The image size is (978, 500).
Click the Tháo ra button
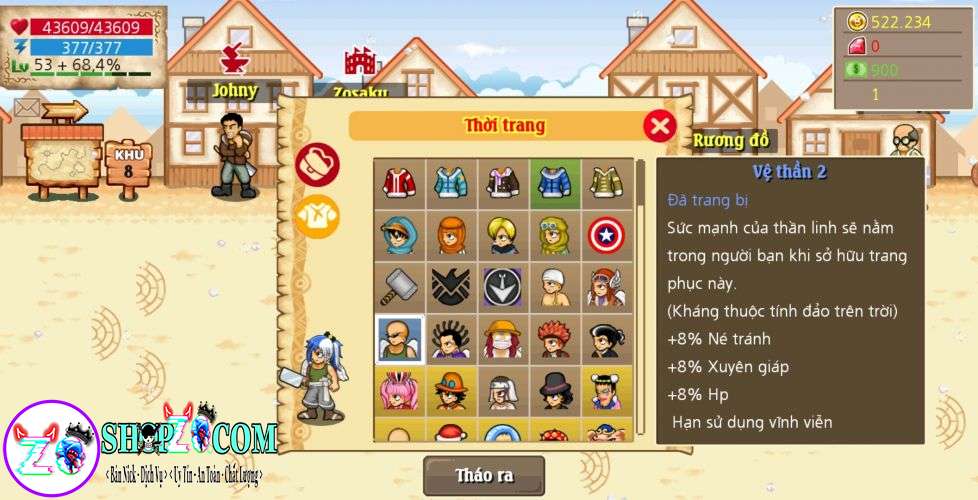484,476
